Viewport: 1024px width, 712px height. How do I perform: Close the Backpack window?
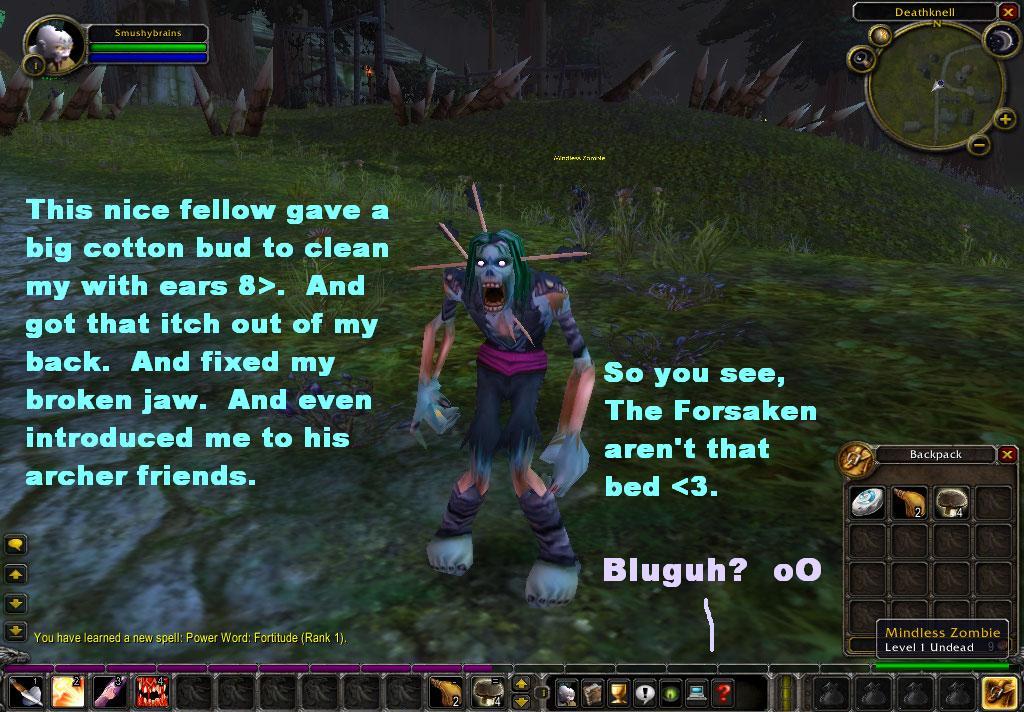tap(1007, 454)
